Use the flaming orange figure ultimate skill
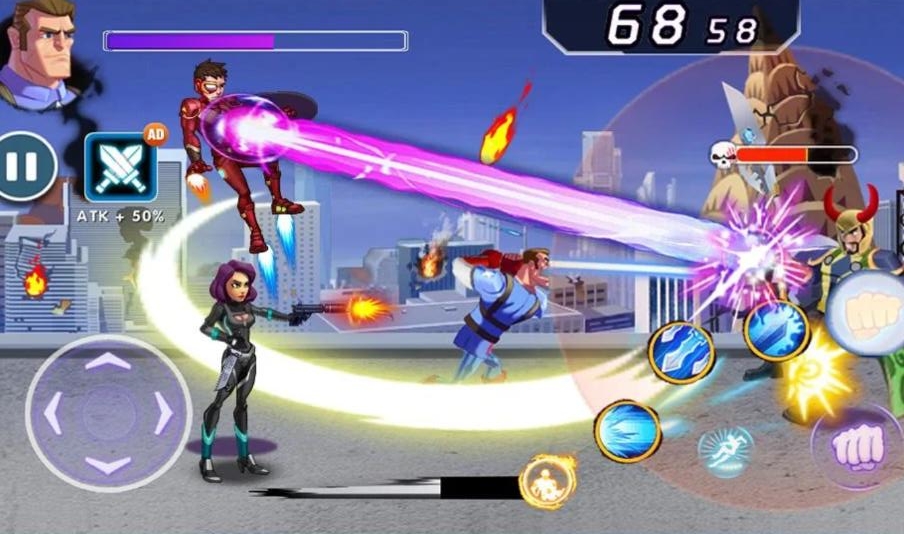 click(x=548, y=481)
